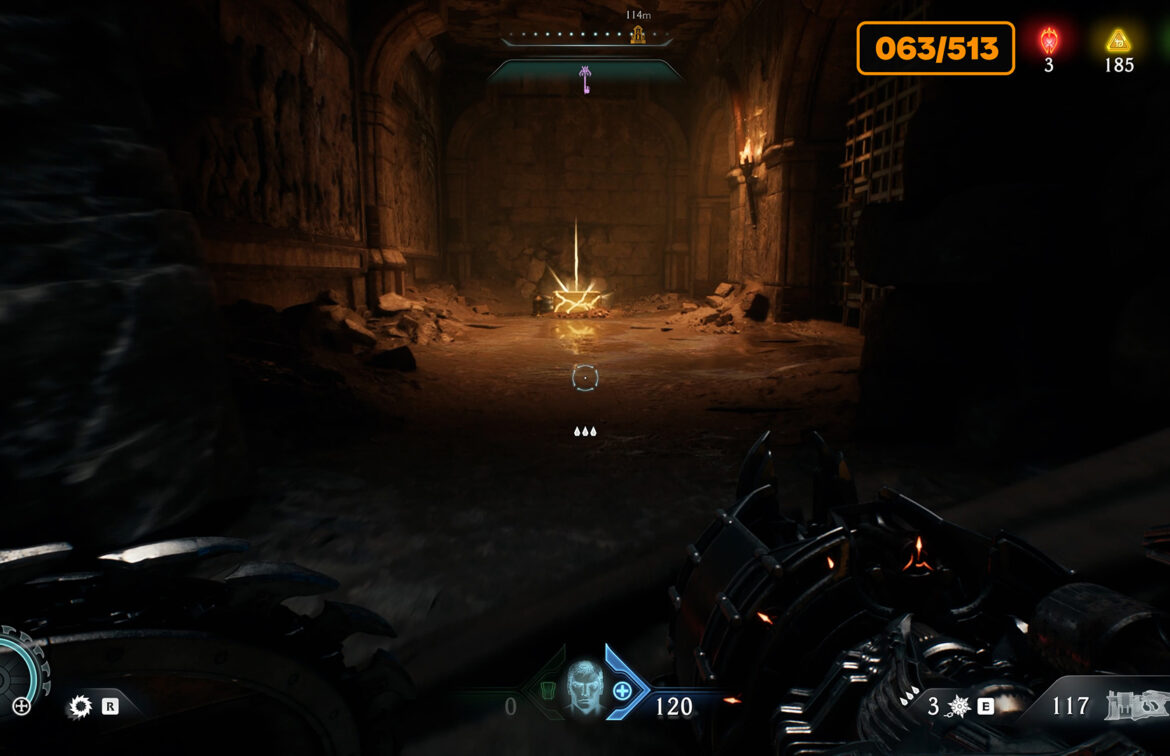Screen dimensions: 1170x756
Task: Click the blue health cross icon
Action: (x=622, y=690)
